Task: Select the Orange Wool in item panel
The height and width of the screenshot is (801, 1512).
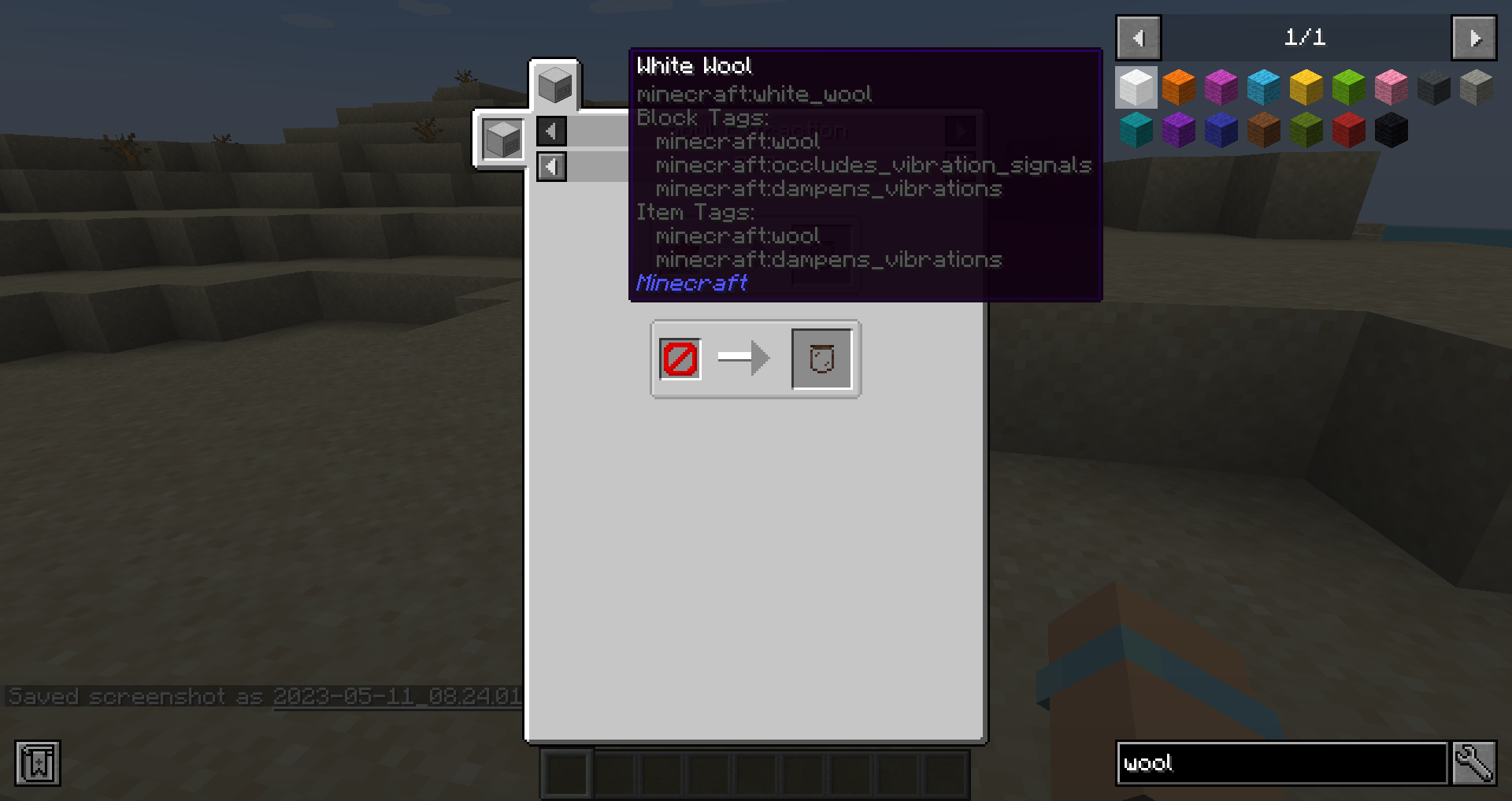Action: [1179, 87]
